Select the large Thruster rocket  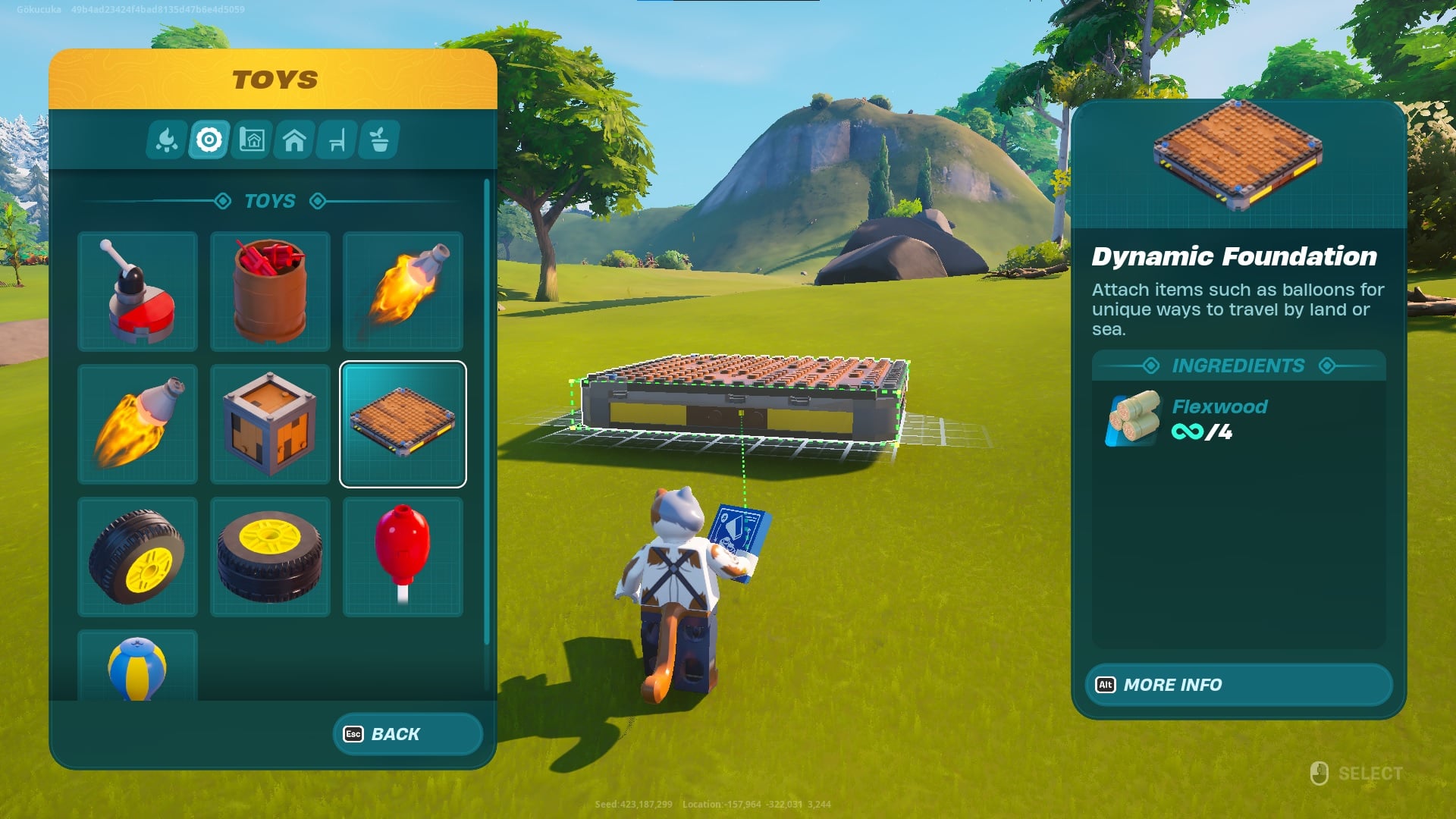coord(137,423)
